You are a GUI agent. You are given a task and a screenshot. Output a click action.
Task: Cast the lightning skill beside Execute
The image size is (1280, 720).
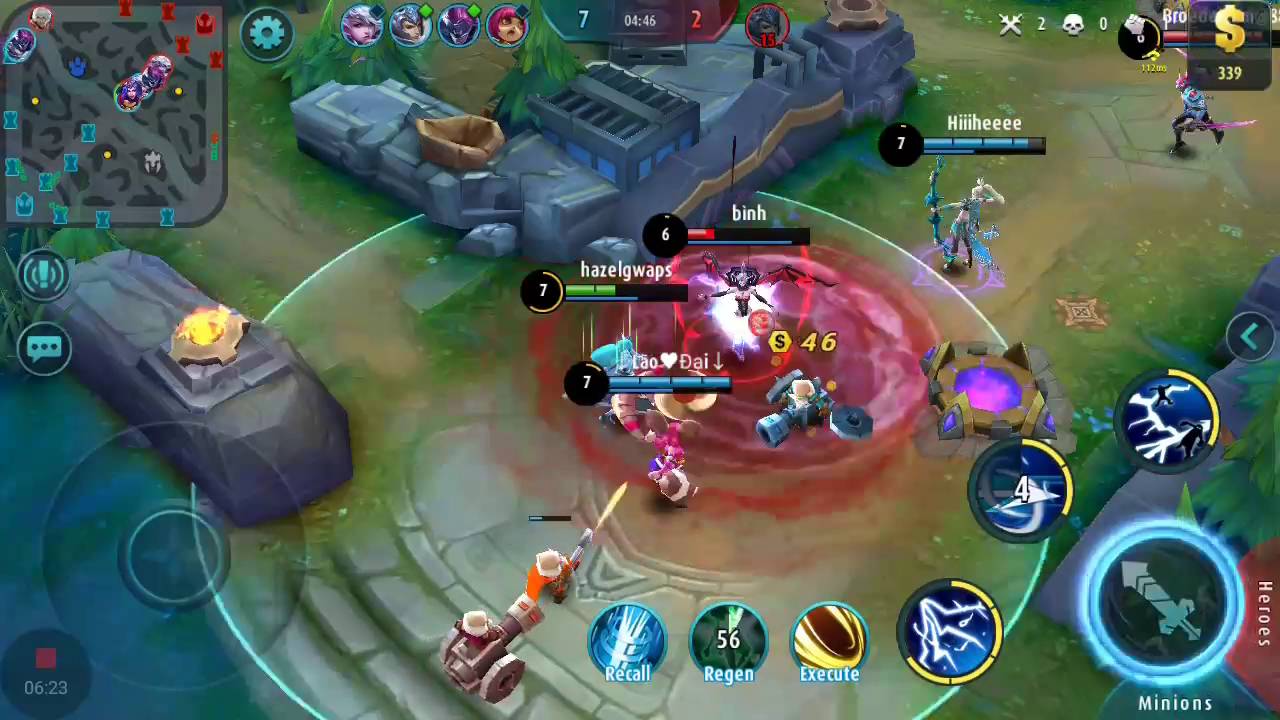(x=950, y=632)
